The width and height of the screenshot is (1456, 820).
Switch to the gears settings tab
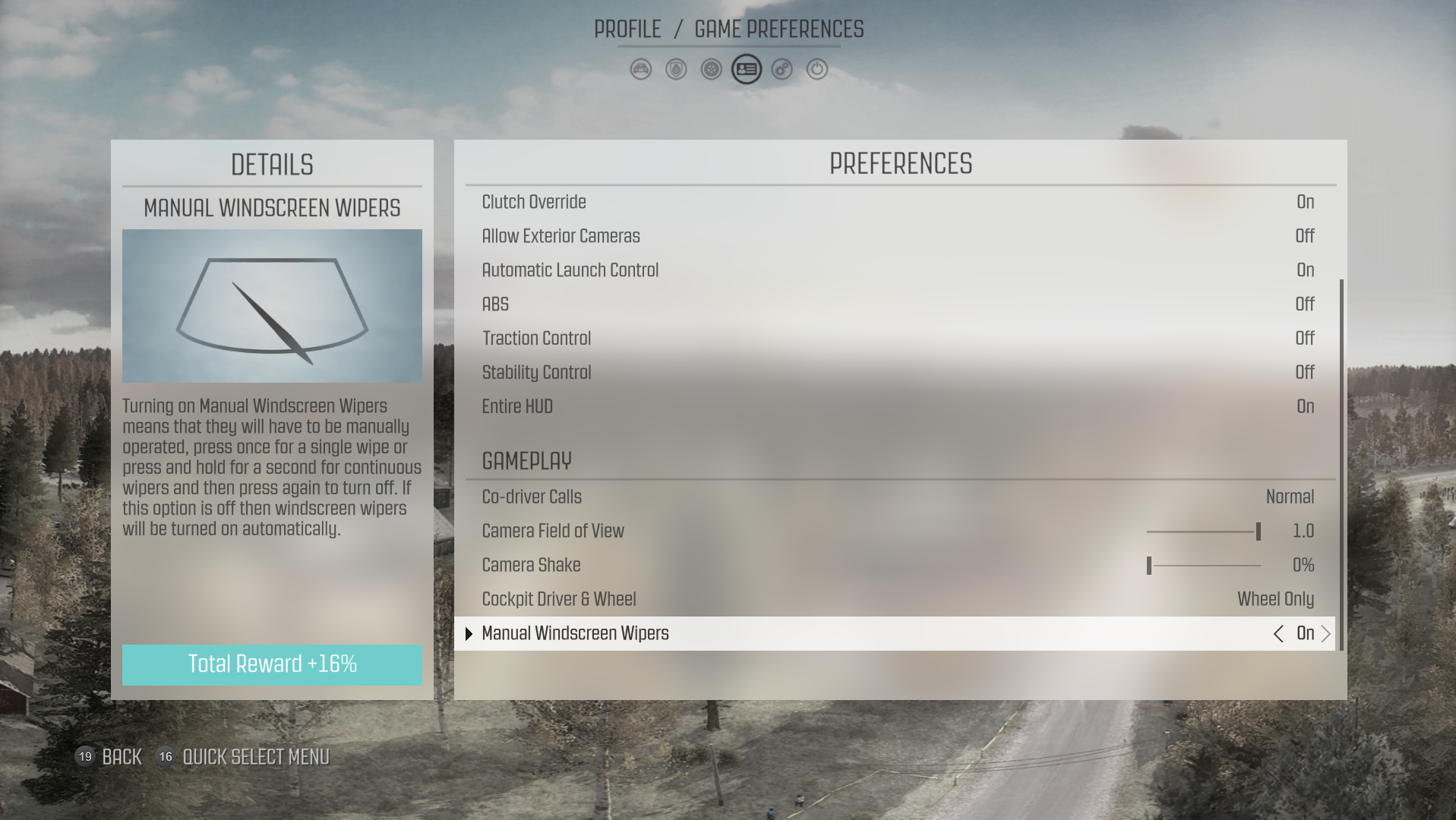[782, 70]
